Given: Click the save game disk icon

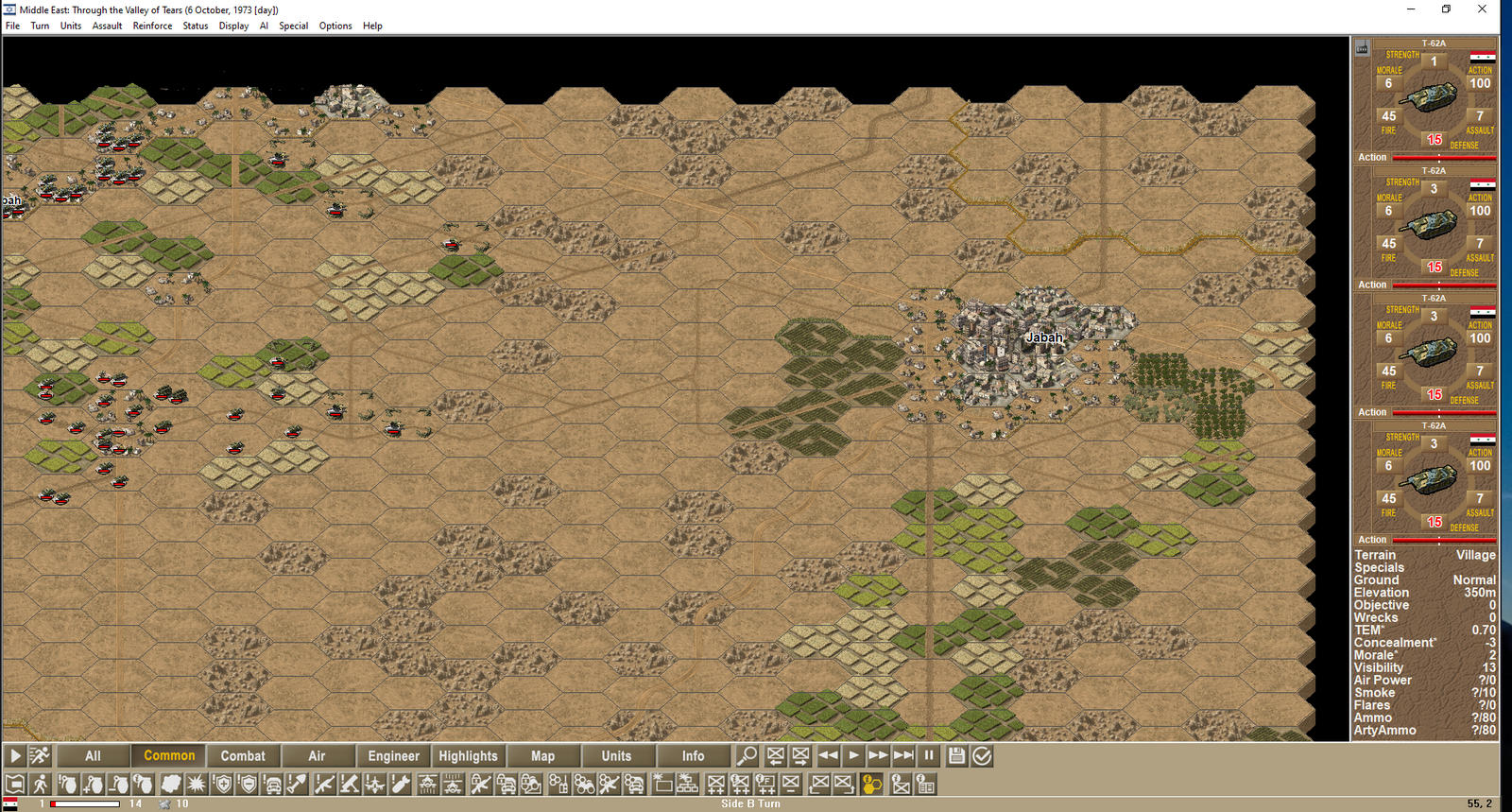Looking at the screenshot, I should point(956,755).
